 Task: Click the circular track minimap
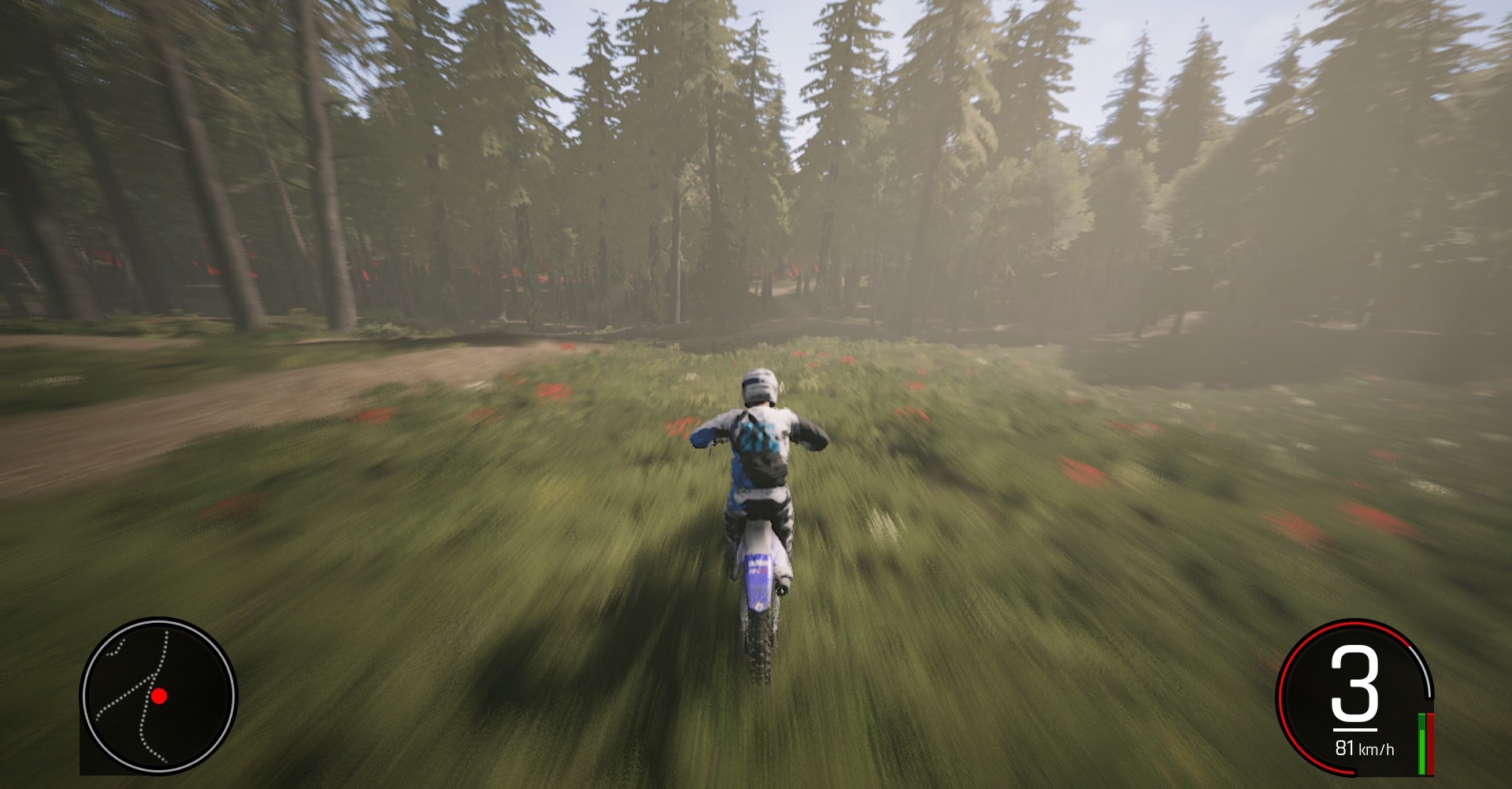click(158, 696)
